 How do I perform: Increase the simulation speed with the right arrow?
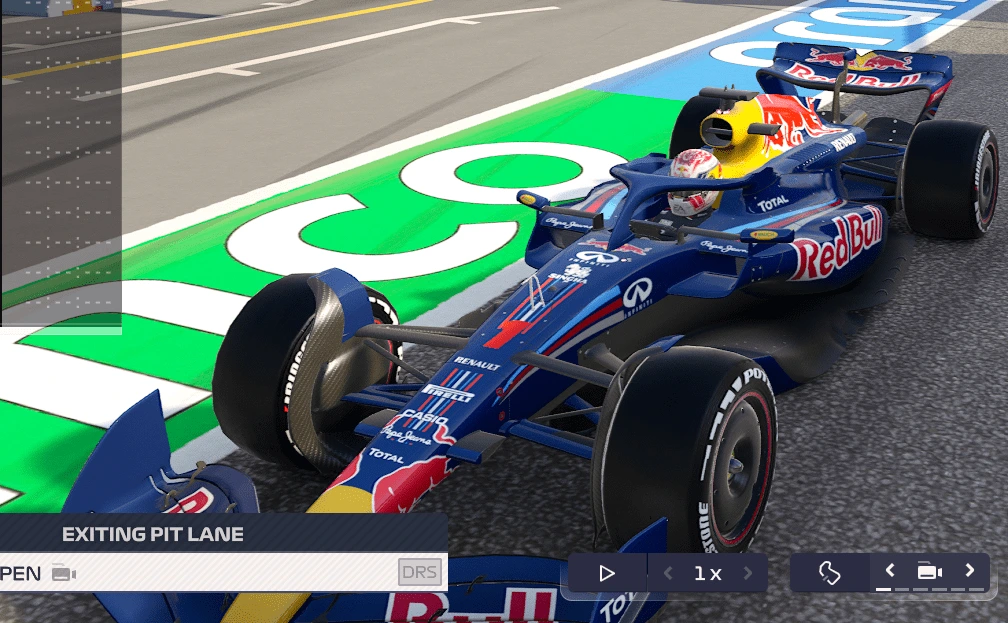tap(748, 573)
